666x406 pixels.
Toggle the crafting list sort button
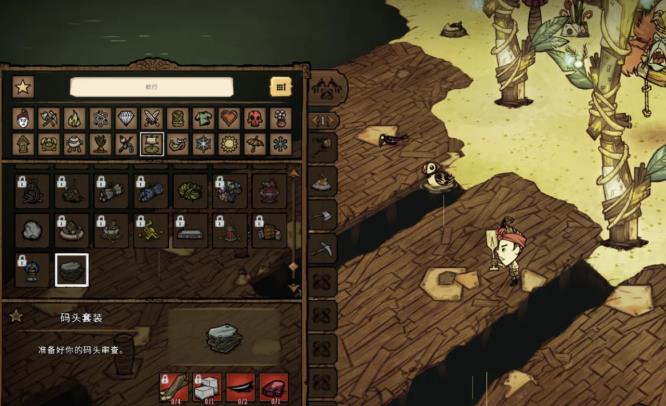tap(281, 88)
